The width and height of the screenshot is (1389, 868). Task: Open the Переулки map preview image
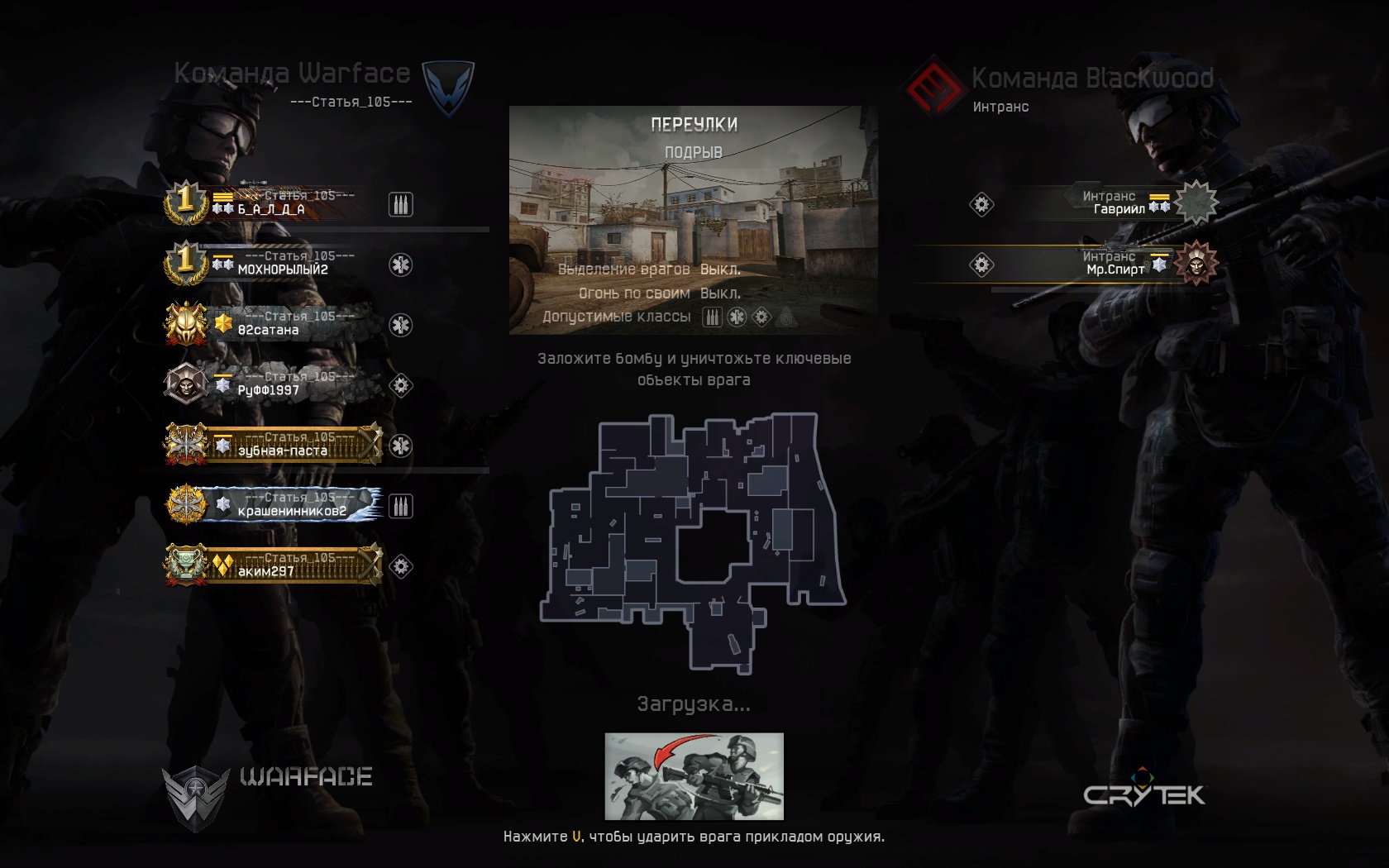(x=693, y=220)
